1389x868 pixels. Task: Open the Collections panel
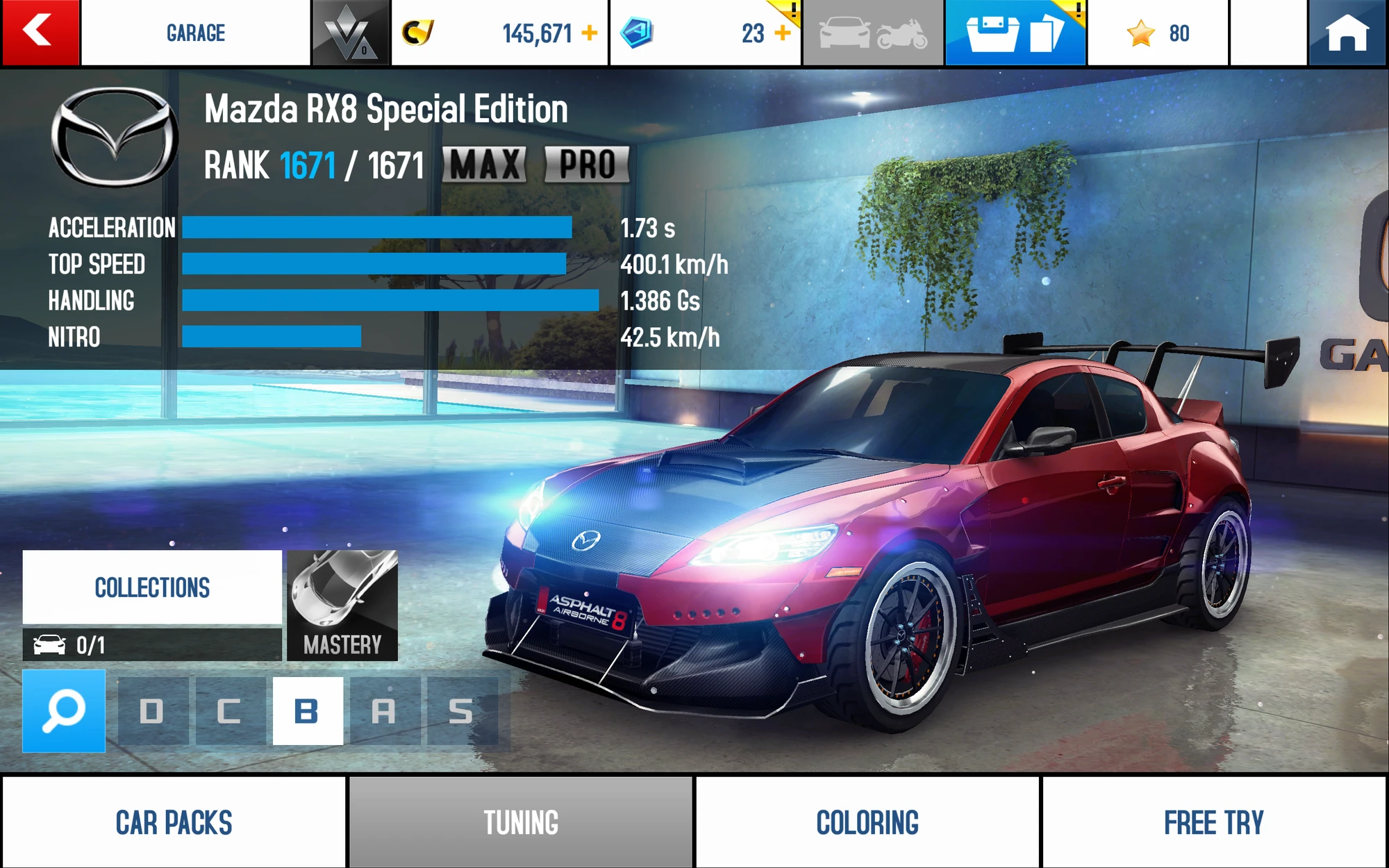(x=153, y=587)
